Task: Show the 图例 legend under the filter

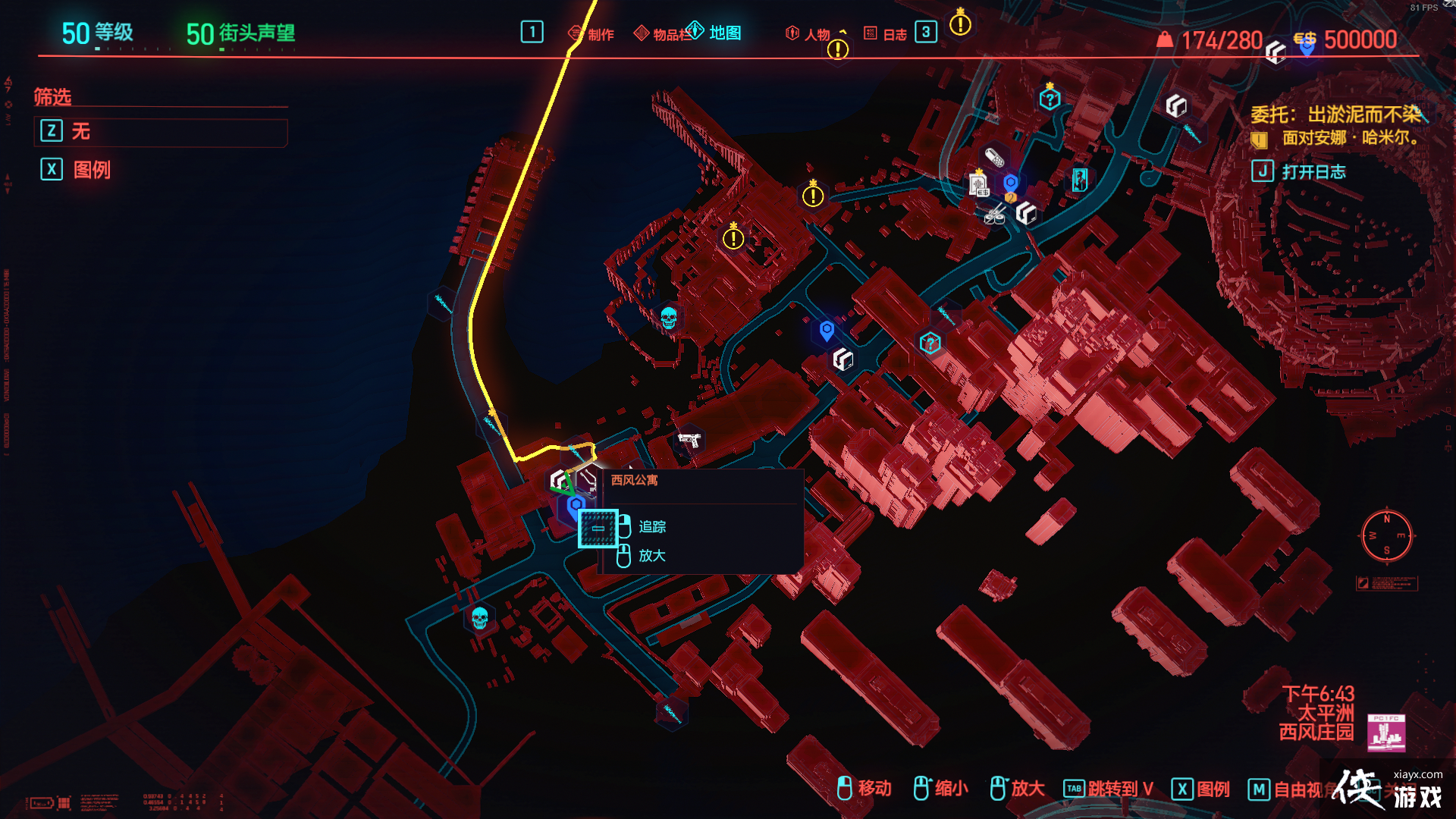Action: pos(76,169)
